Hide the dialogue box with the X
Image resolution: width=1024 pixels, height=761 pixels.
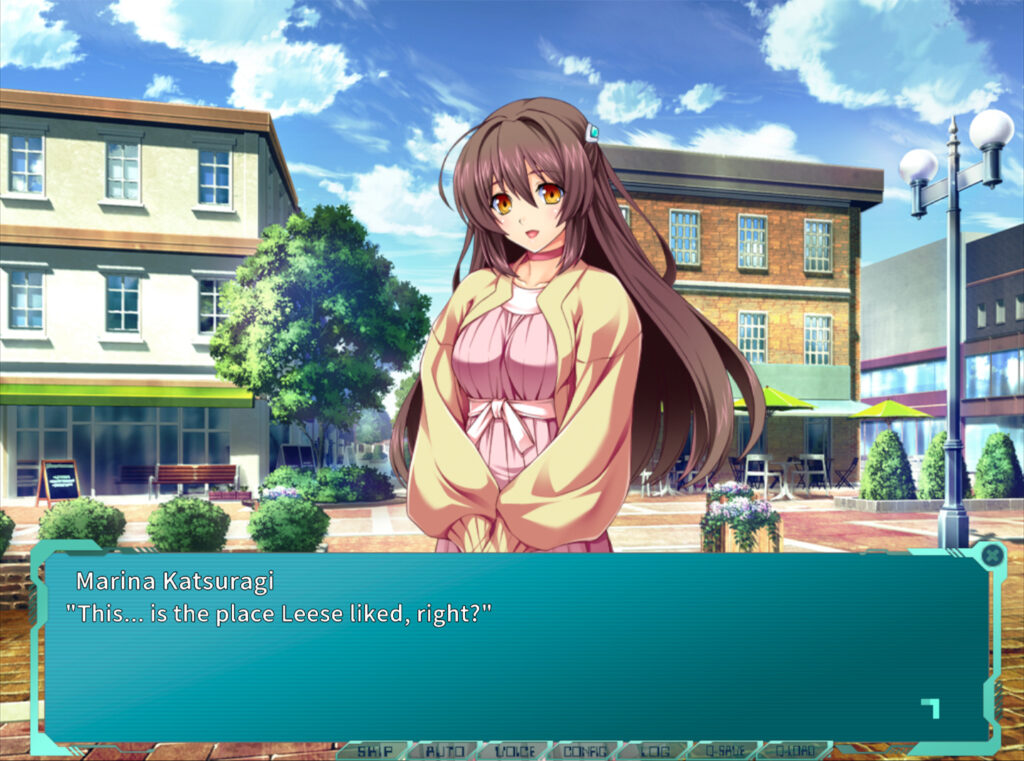point(992,554)
